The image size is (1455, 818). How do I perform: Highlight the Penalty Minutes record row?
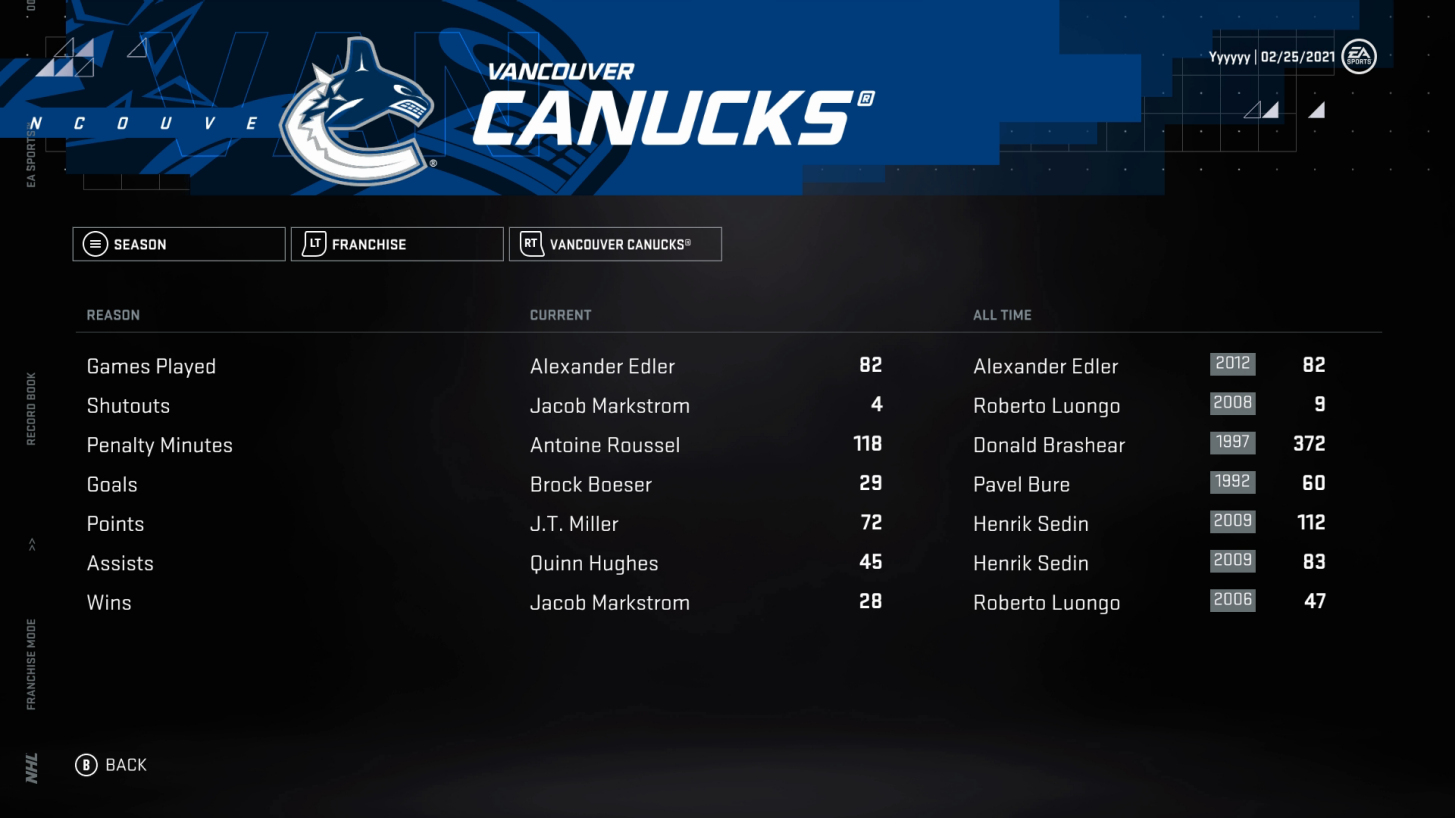[x=160, y=446]
